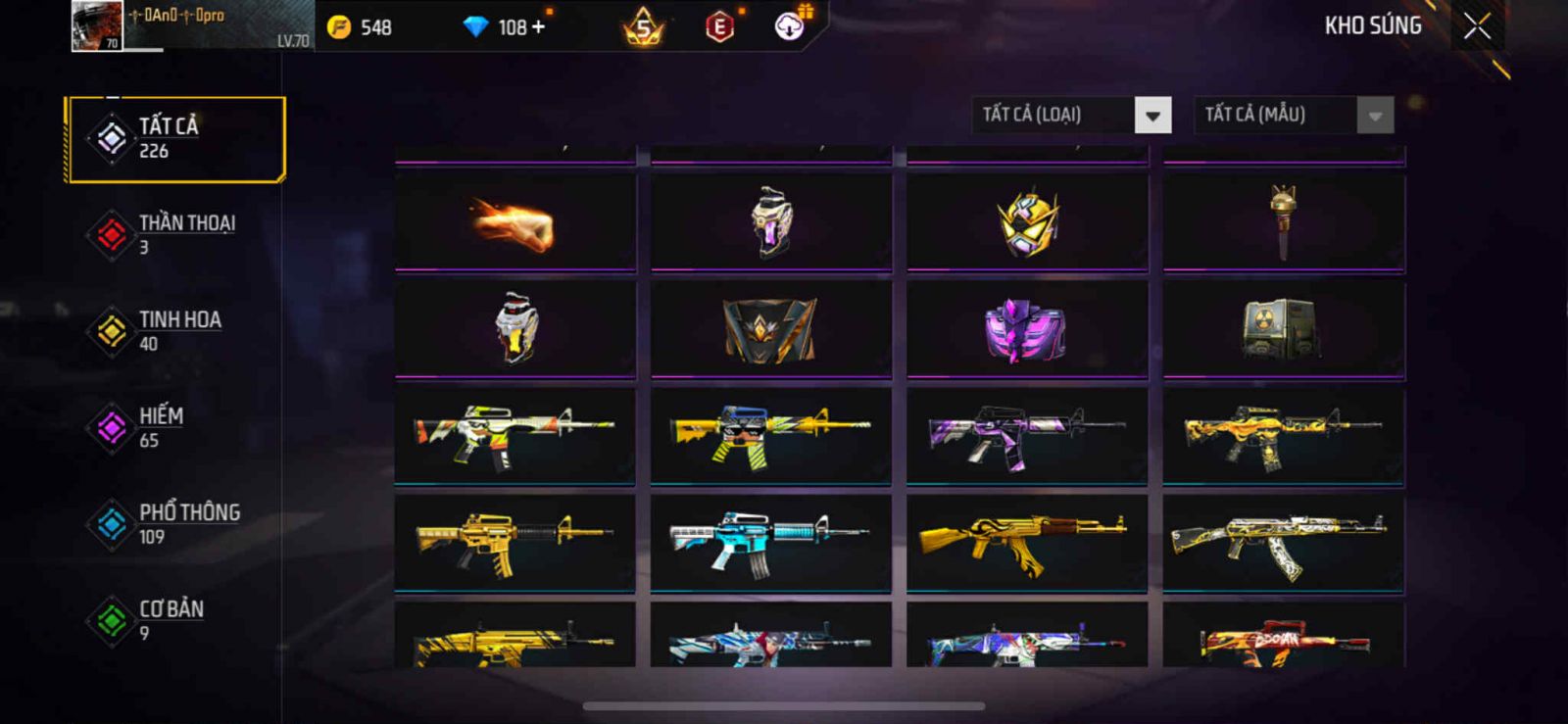
Task: Select the golden microphone melee item
Action: 1283,223
